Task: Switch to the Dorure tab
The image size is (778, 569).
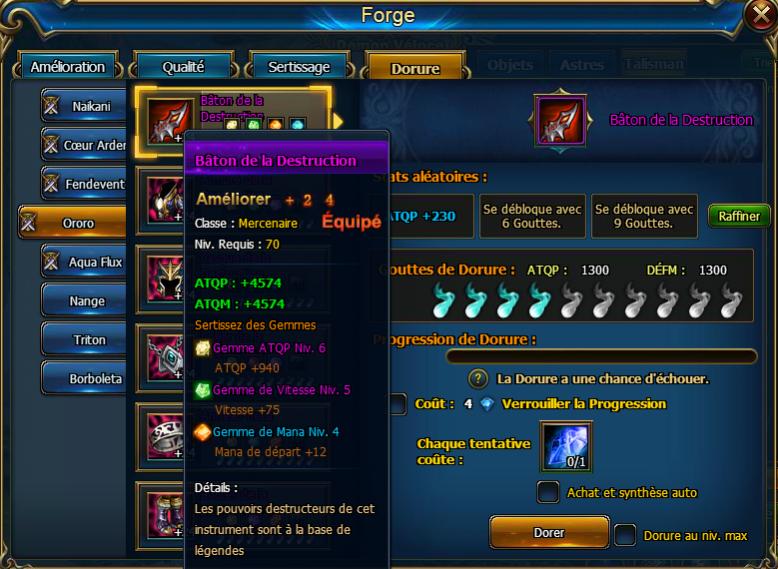Action: coord(415,69)
